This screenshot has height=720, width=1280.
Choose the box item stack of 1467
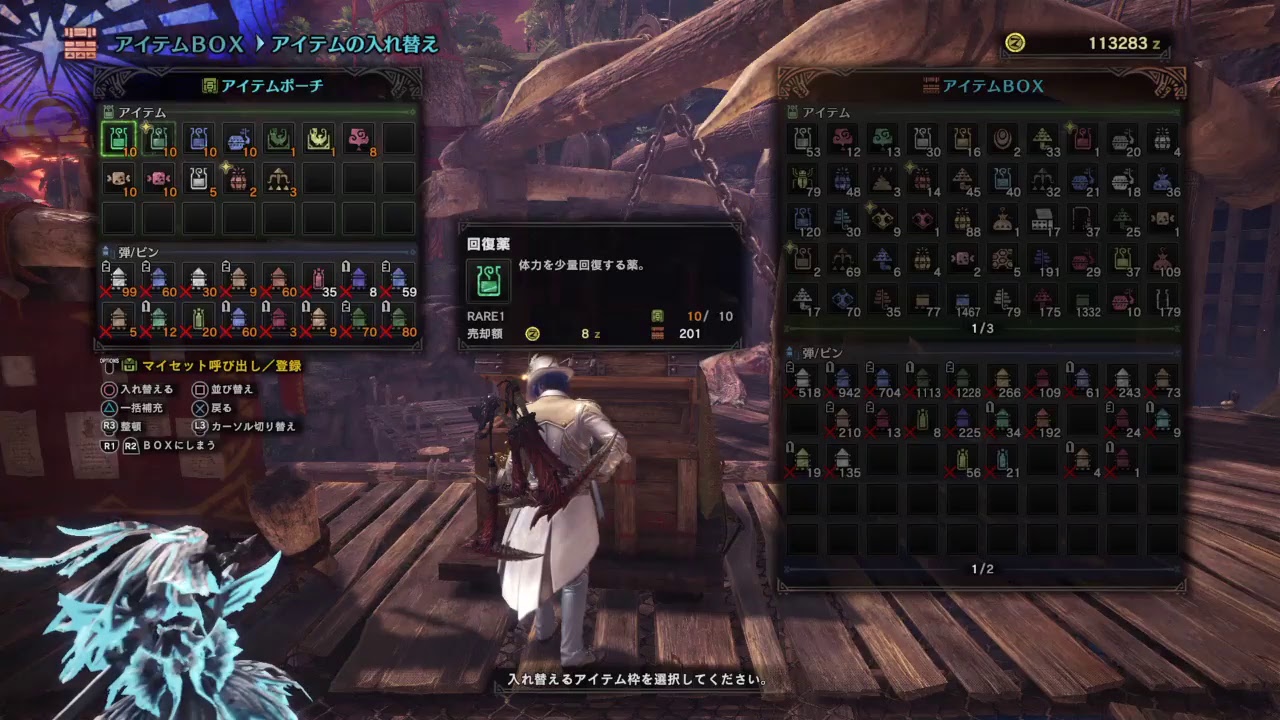coord(962,299)
